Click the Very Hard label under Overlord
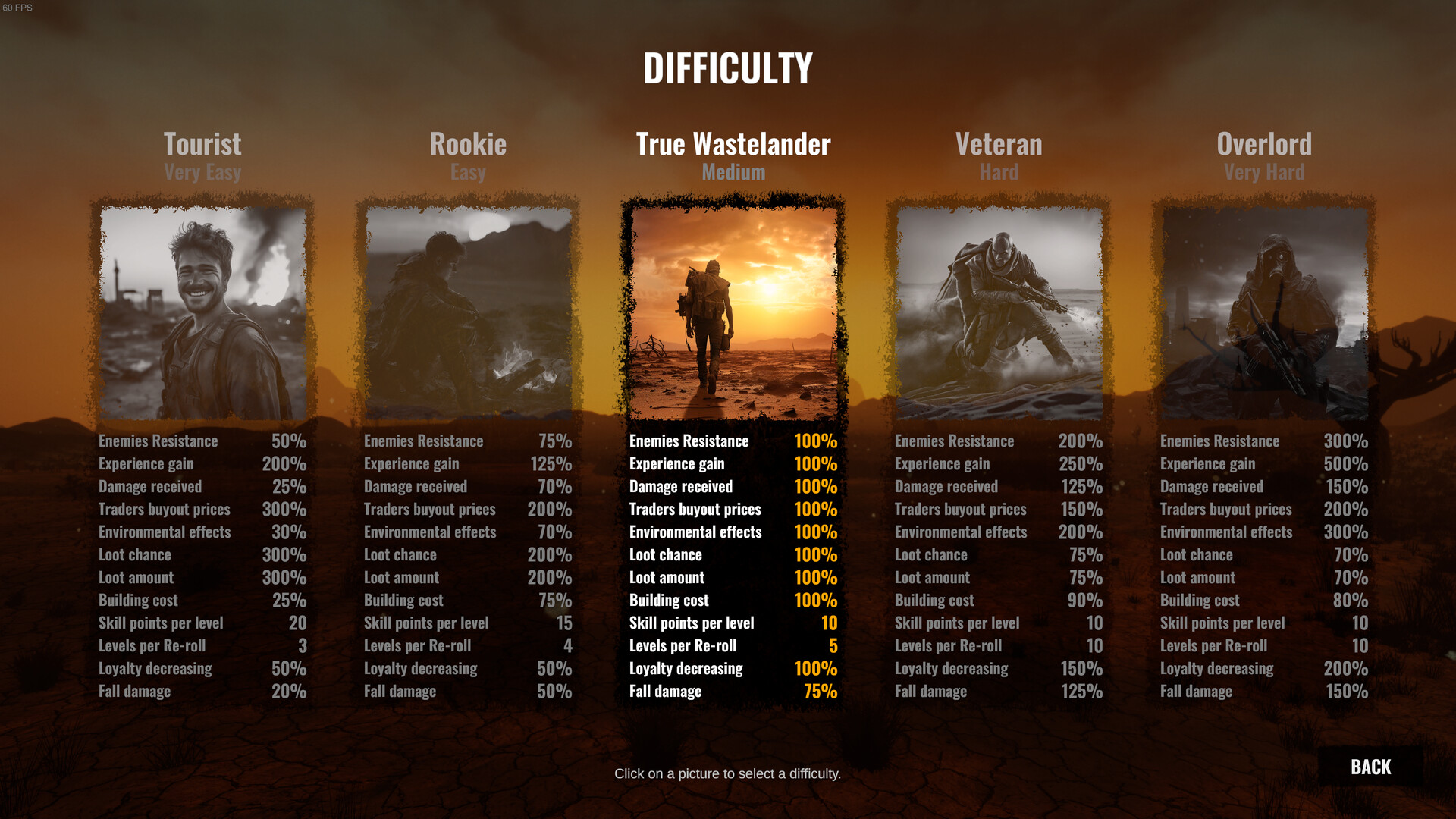This screenshot has height=819, width=1456. coord(1263,173)
